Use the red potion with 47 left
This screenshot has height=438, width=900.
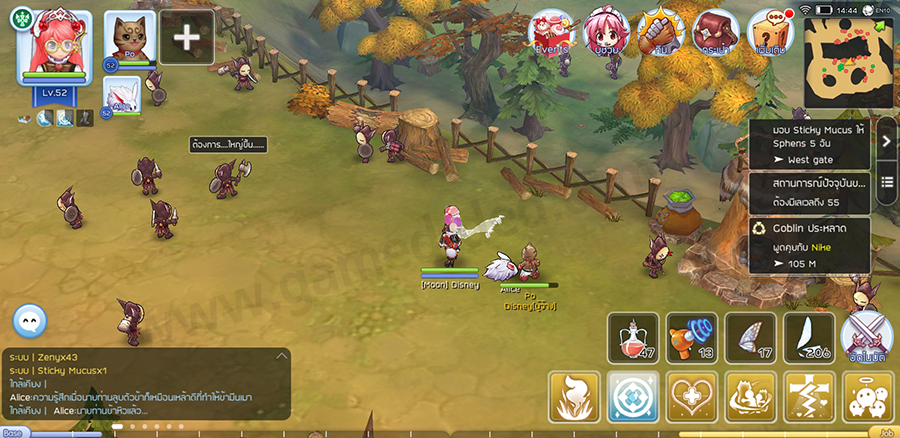(x=631, y=338)
